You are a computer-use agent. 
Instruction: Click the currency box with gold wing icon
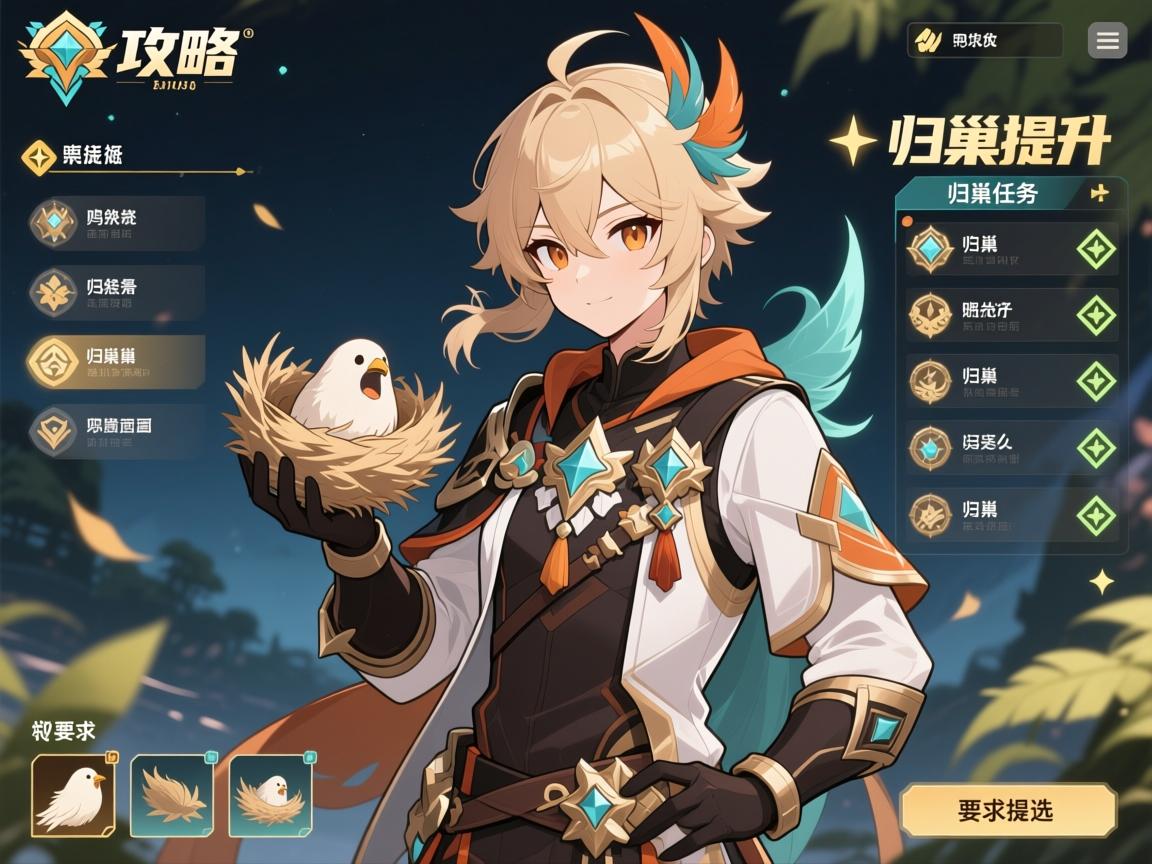984,41
